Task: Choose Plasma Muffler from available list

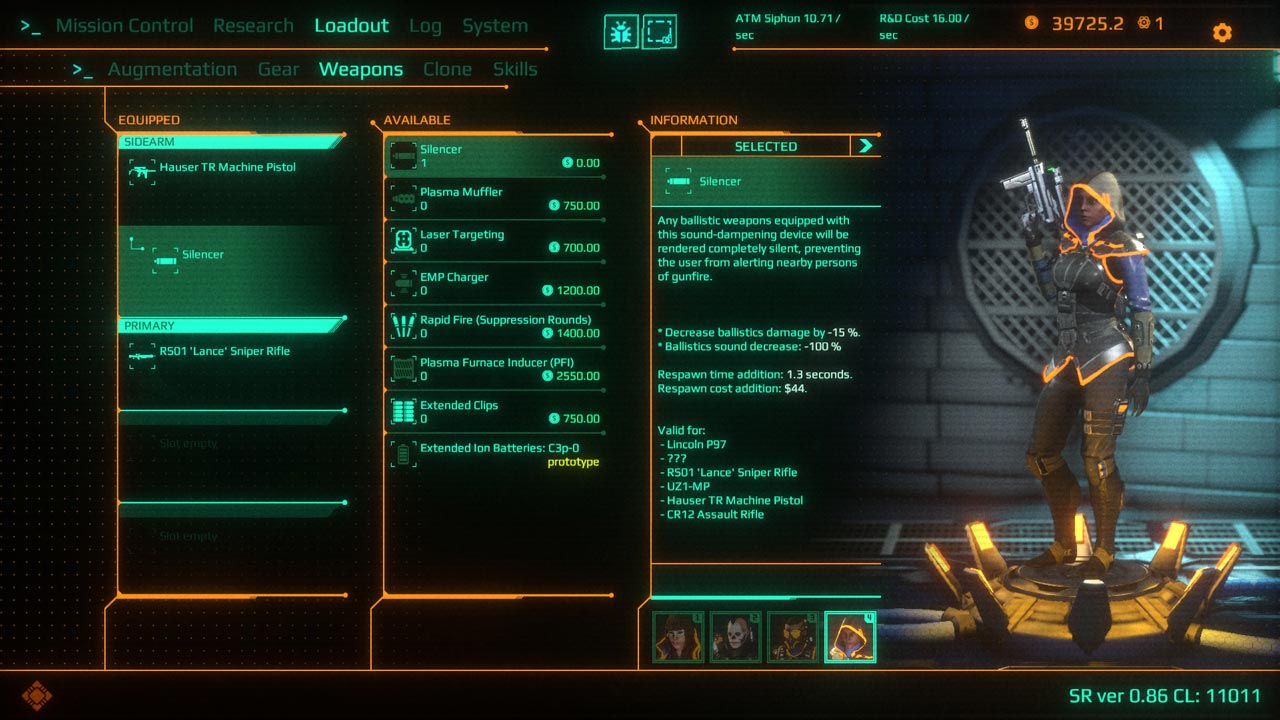Action: click(497, 198)
